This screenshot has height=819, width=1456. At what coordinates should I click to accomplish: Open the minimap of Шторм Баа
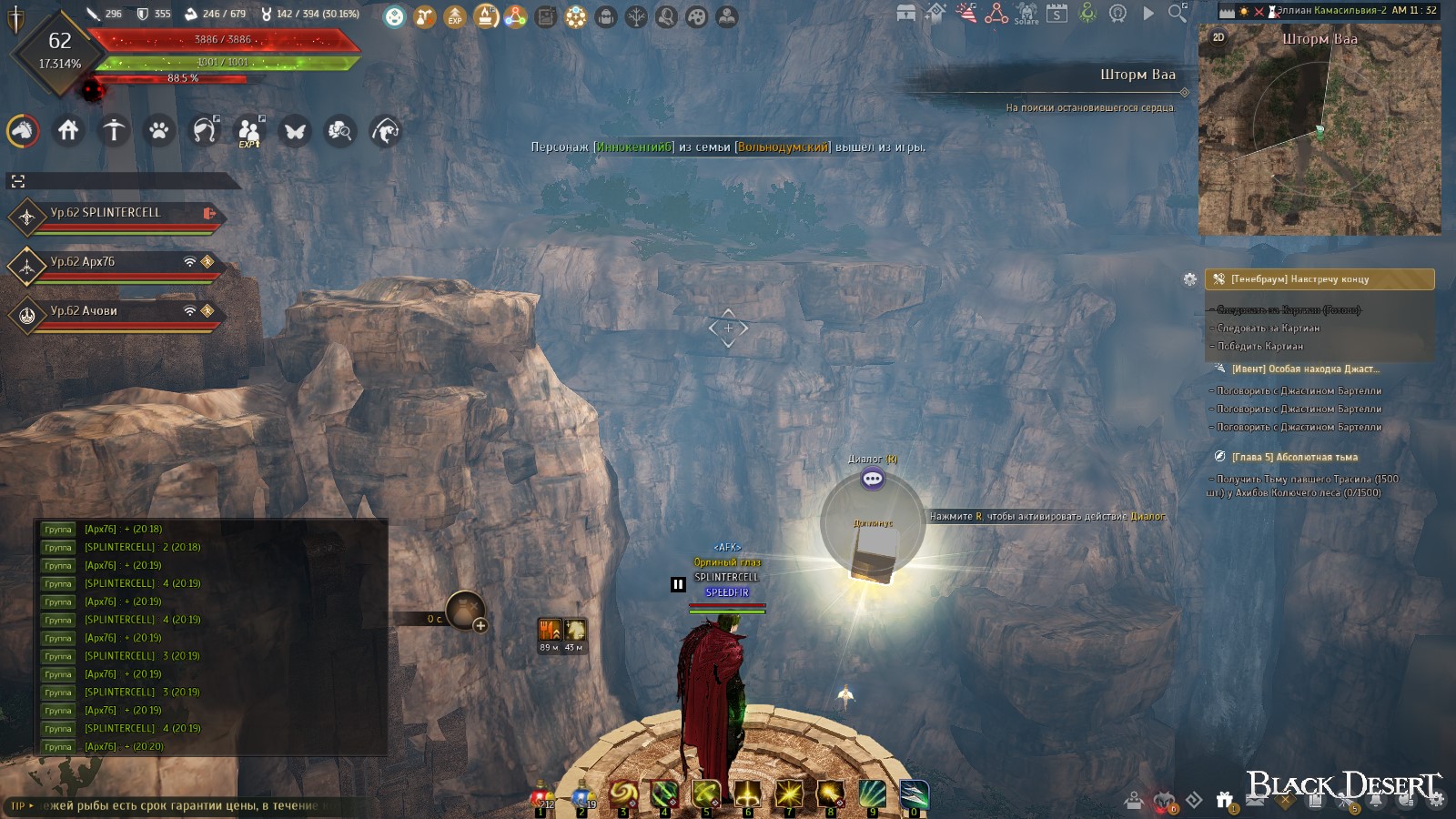(1319, 136)
